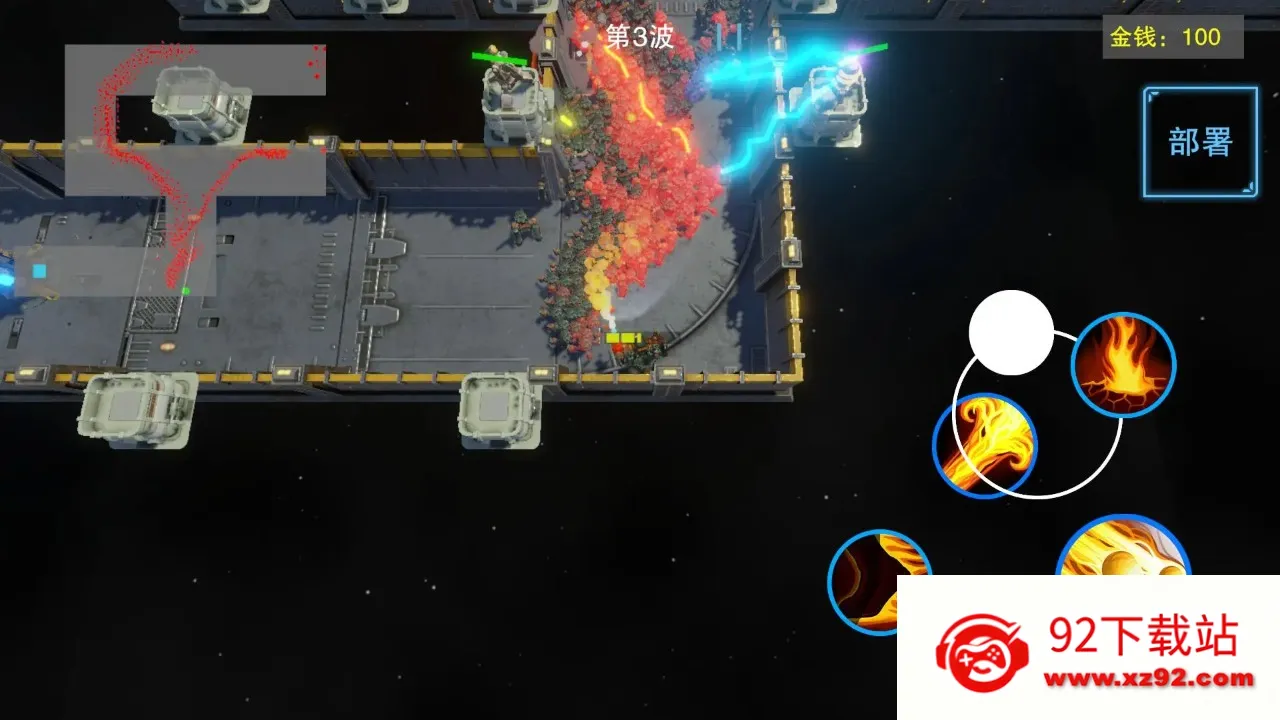The height and width of the screenshot is (720, 1280).
Task: Cast the flame stream skill
Action: pyautogui.click(x=984, y=445)
